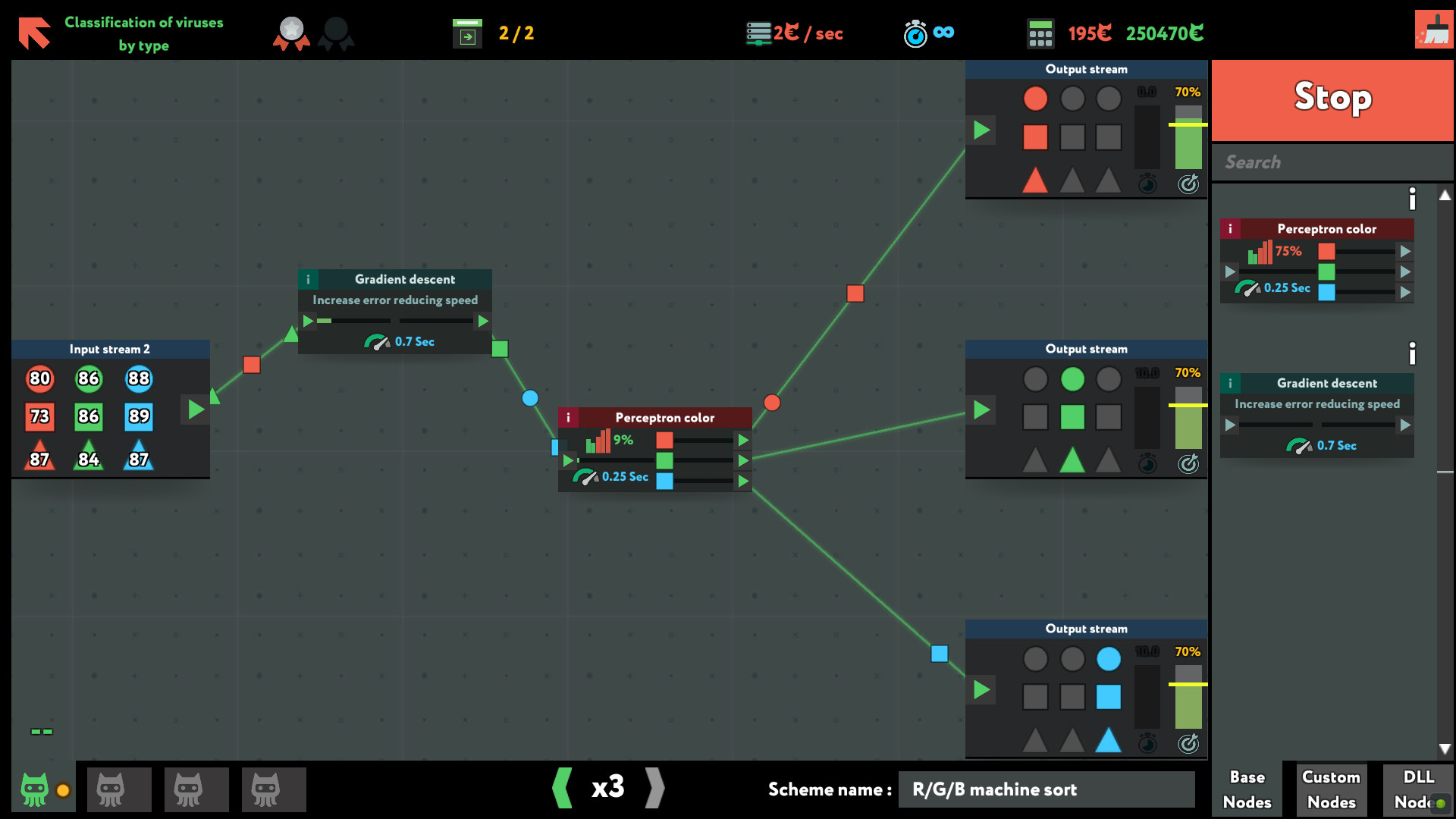Toggle play on the bottom Output stream
Viewport: 1456px width, 819px height.
pyautogui.click(x=981, y=690)
